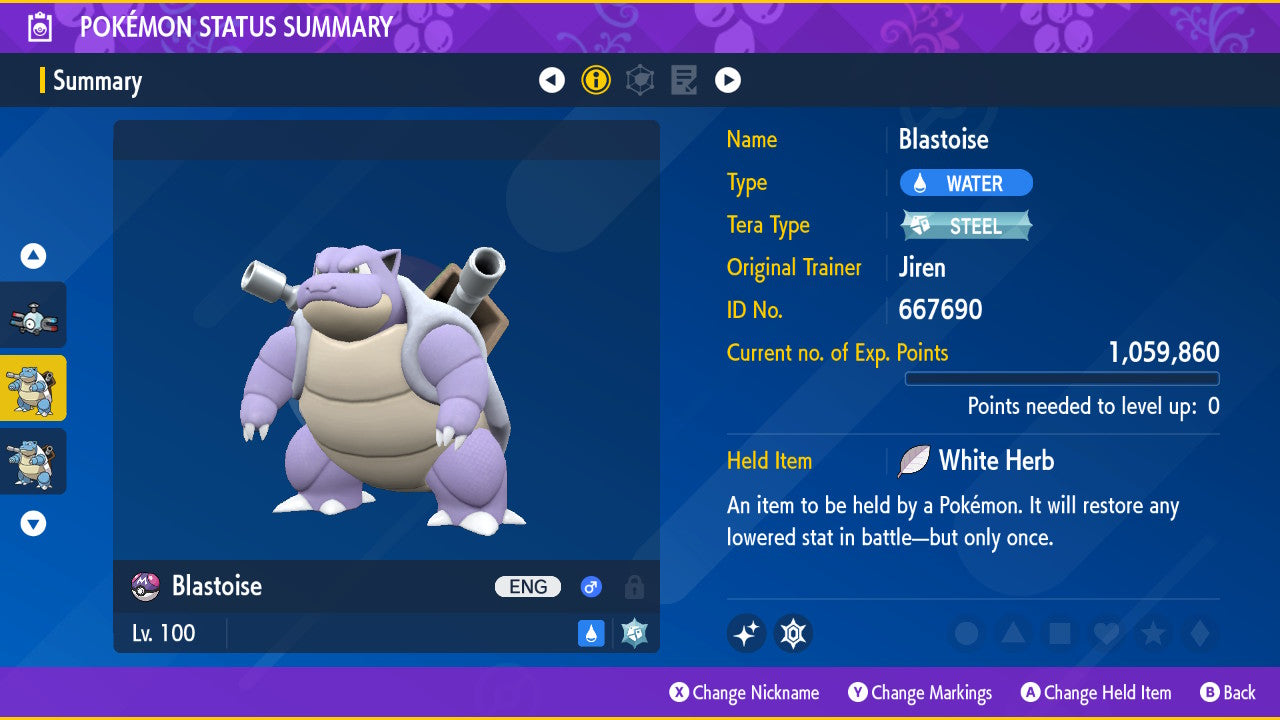Switch to the hexagon stats tab

640,80
